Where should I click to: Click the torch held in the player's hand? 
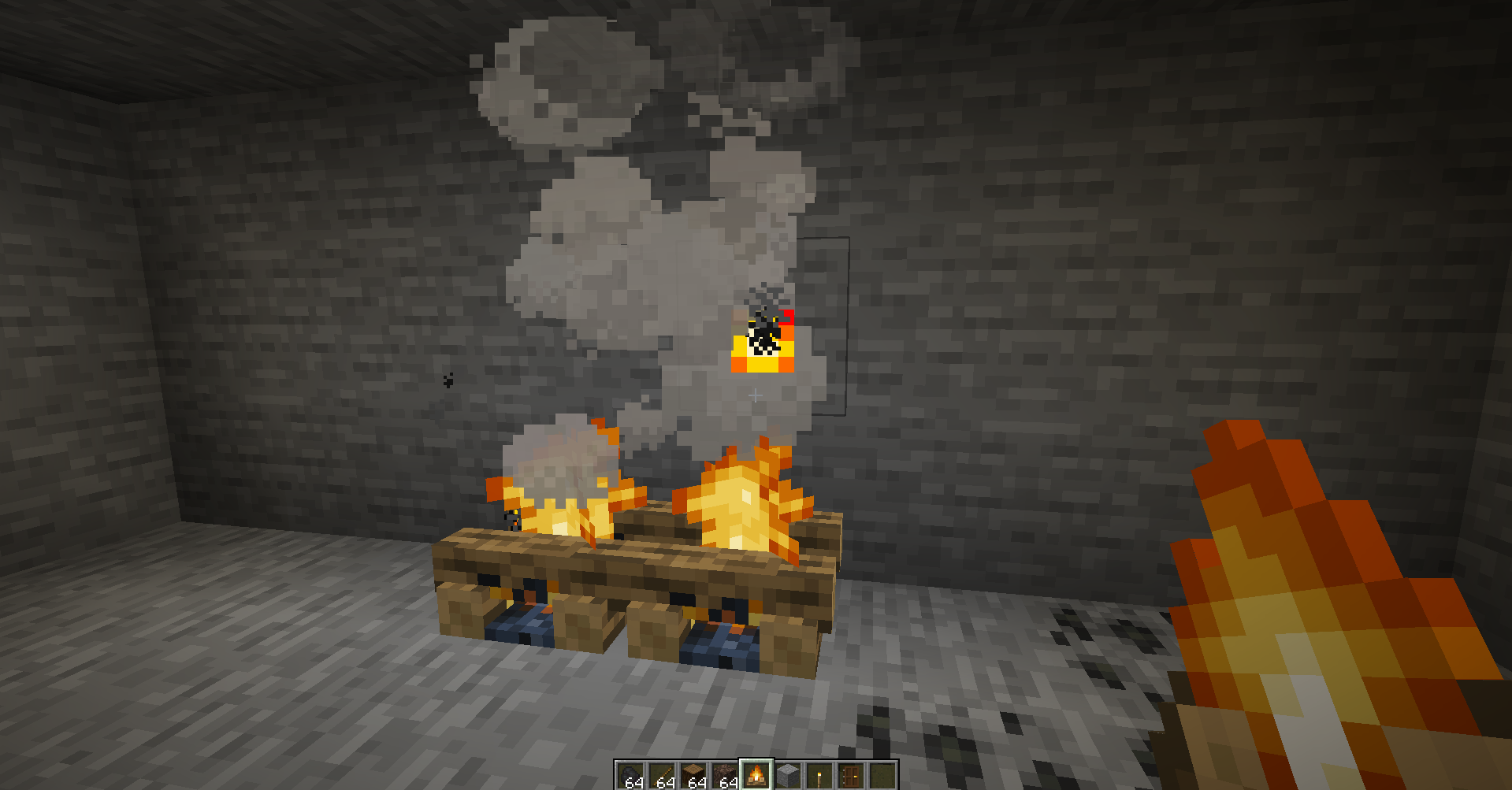point(1300,614)
